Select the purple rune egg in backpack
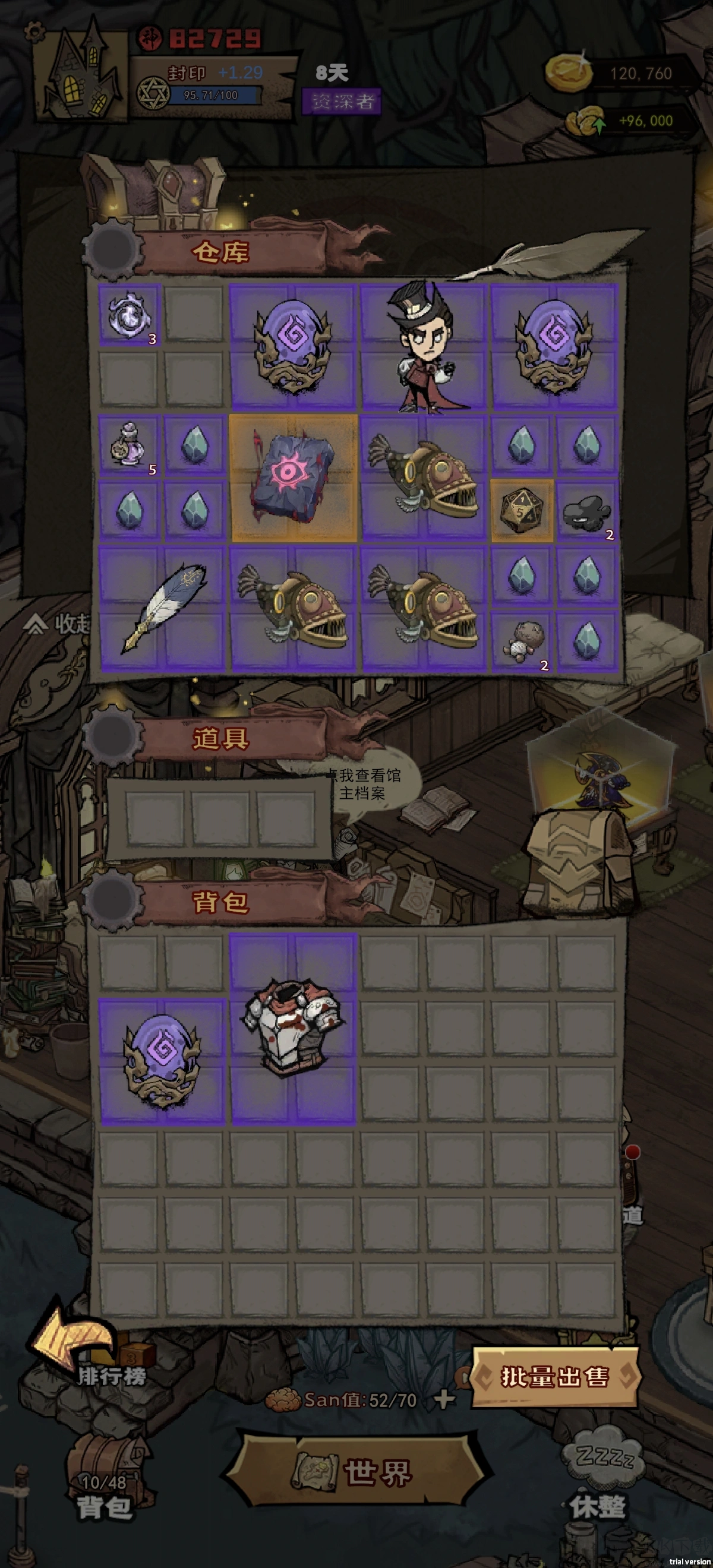713x1568 pixels. (x=162, y=1061)
